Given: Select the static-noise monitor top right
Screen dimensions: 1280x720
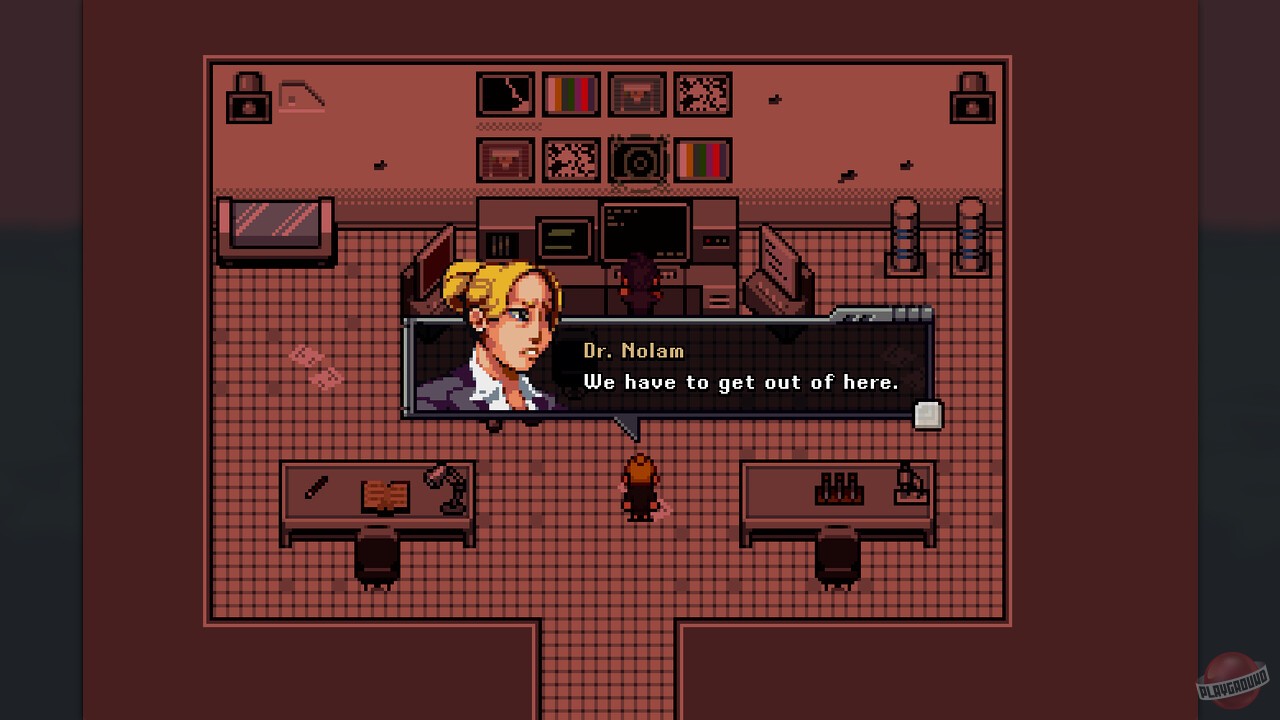Looking at the screenshot, I should point(702,94).
